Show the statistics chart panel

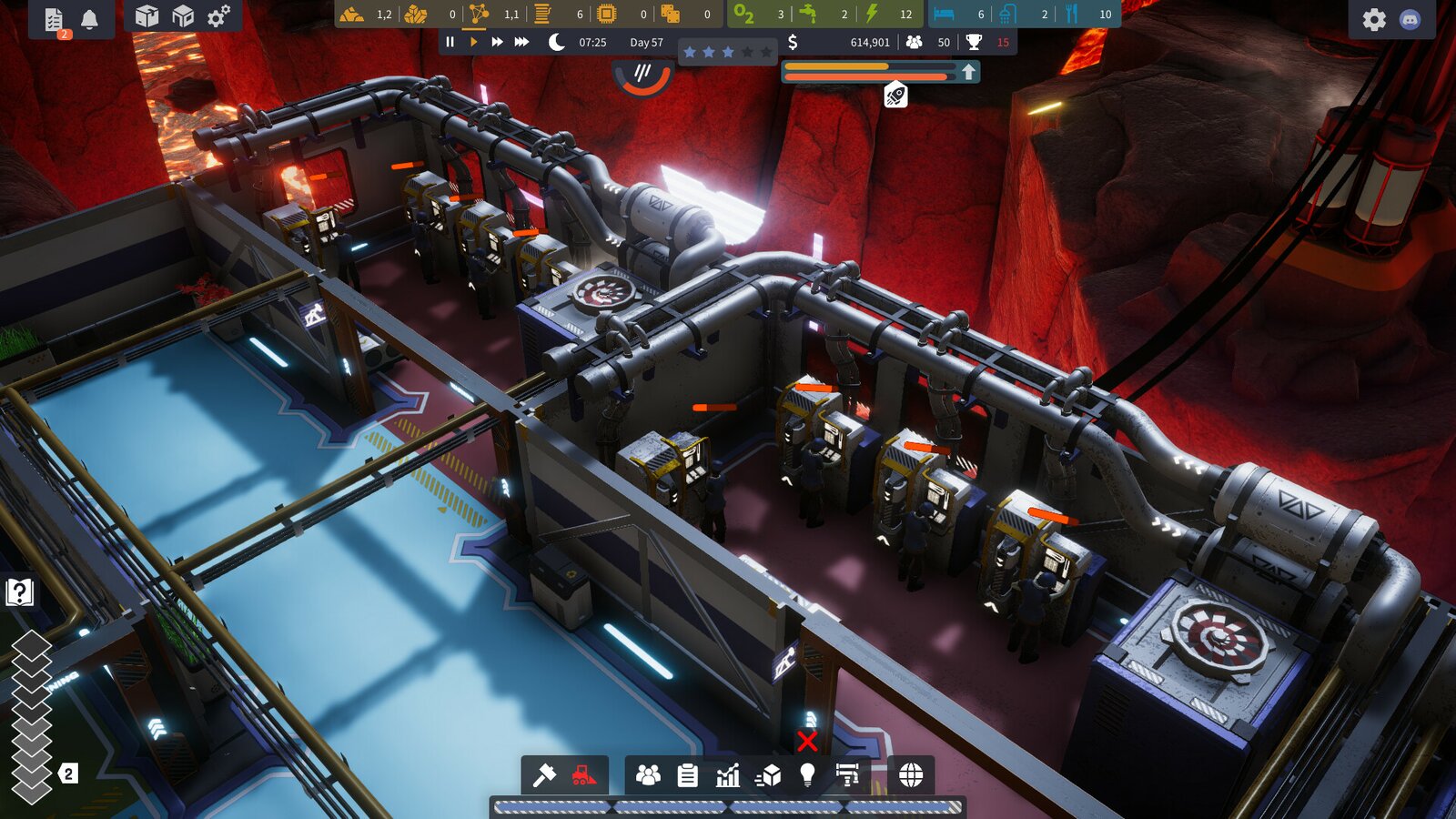tap(728, 774)
